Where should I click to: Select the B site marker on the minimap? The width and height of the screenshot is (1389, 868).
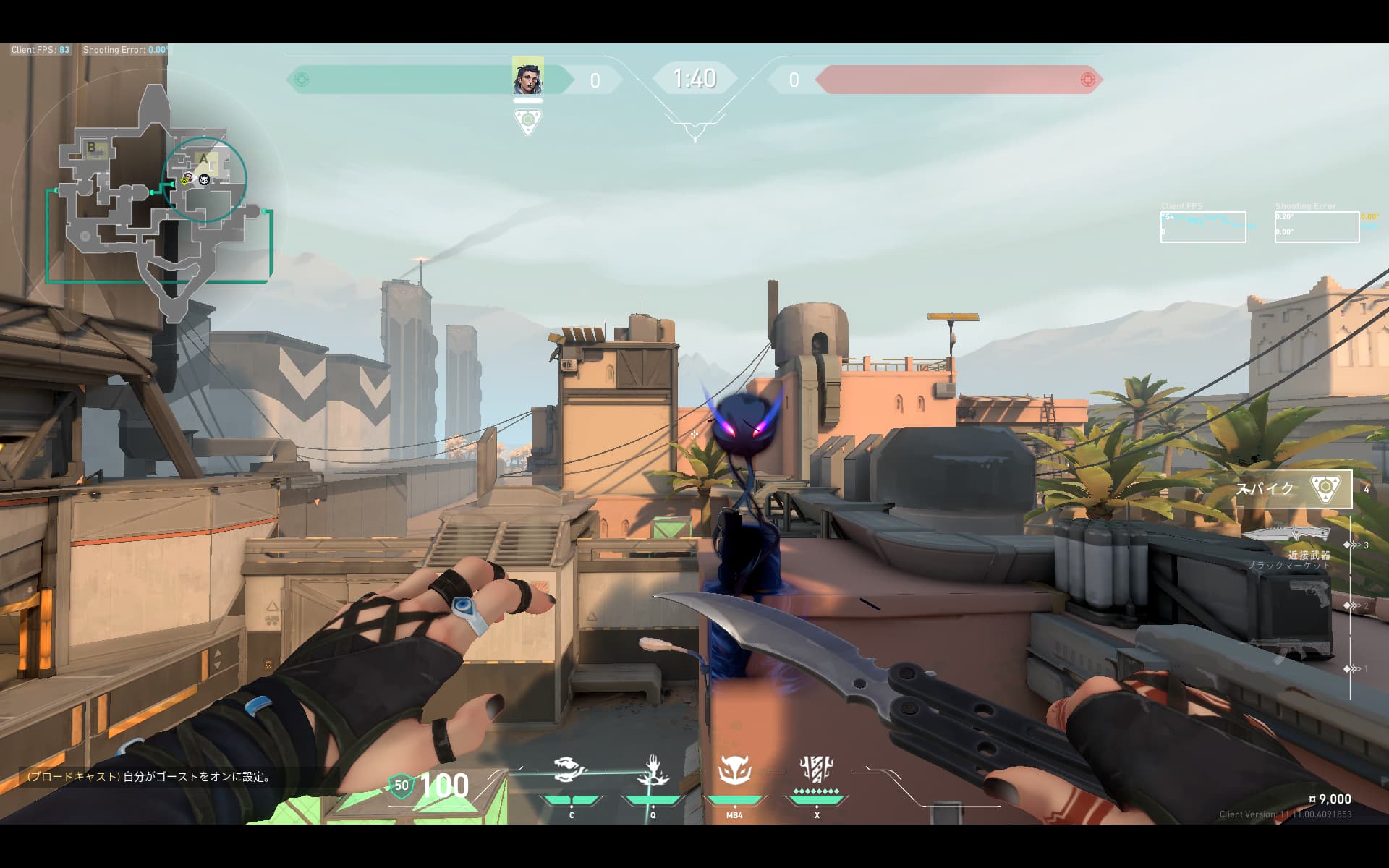coord(92,148)
